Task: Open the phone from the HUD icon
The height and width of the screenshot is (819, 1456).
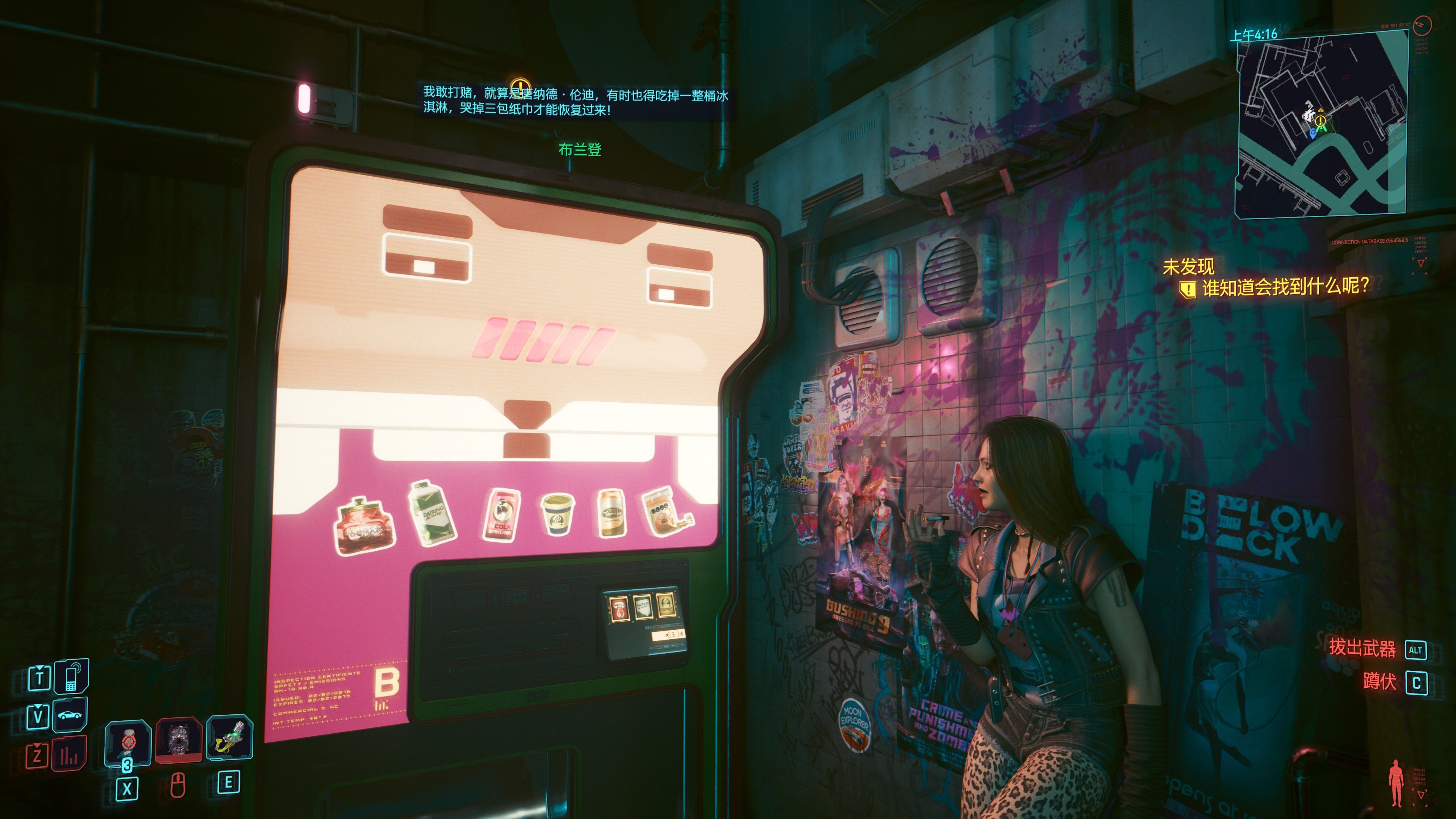Action: click(71, 676)
